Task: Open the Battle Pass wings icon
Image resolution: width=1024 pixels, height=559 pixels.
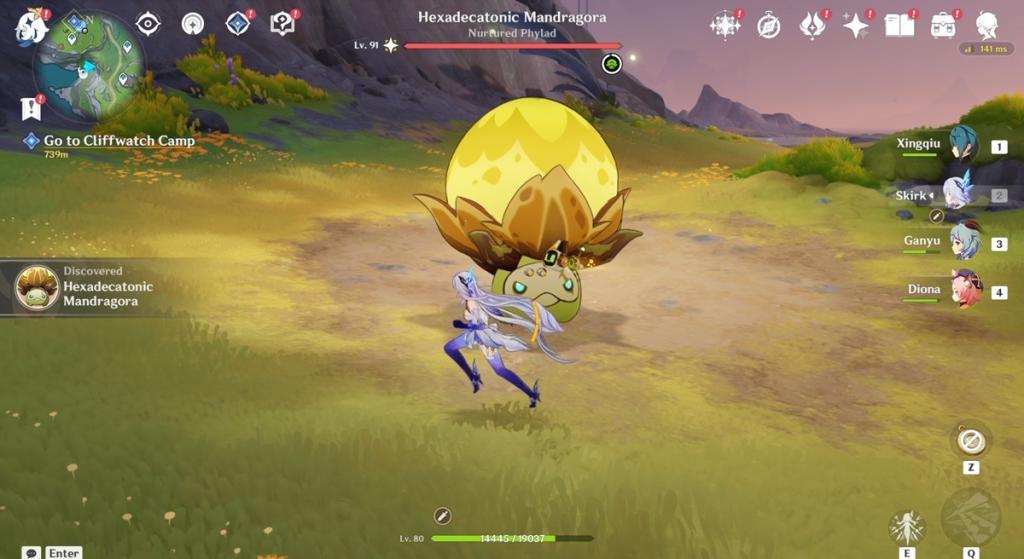Action: (x=812, y=25)
